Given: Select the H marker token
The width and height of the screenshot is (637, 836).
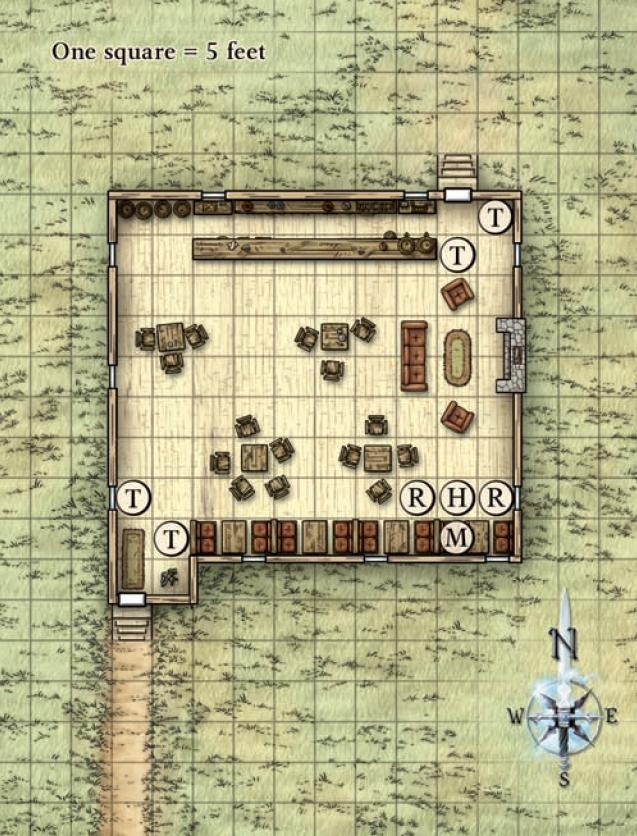Looking at the screenshot, I should (x=457, y=497).
